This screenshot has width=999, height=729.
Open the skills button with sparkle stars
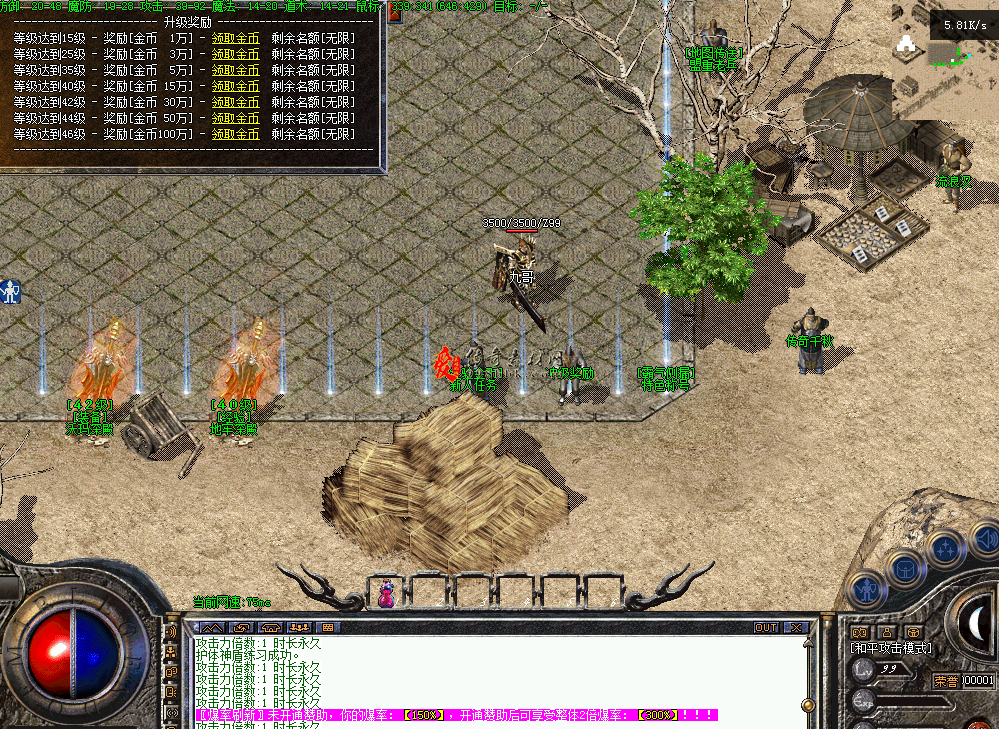pyautogui.click(x=945, y=547)
